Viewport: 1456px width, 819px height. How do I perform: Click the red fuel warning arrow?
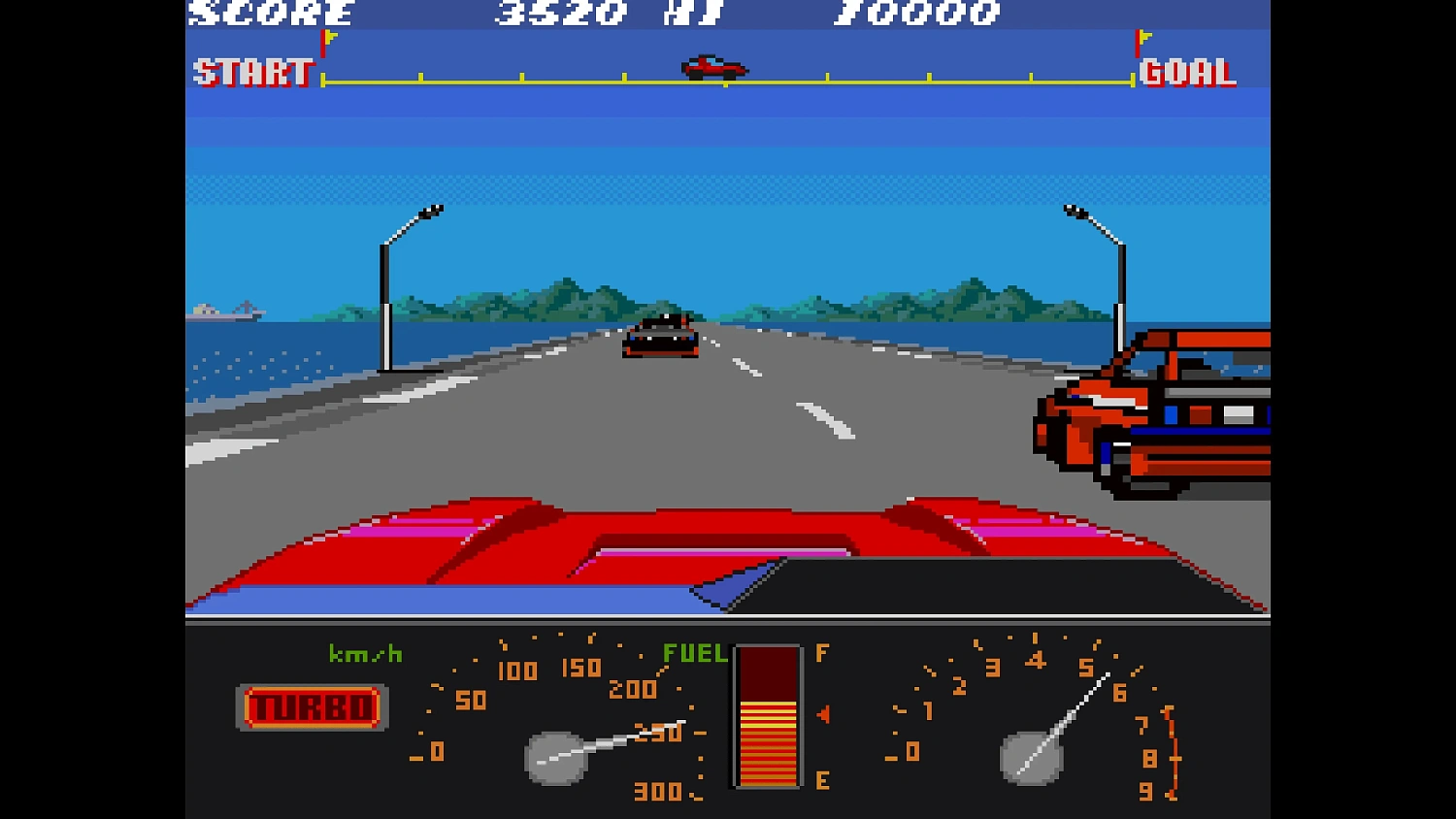[x=821, y=716]
